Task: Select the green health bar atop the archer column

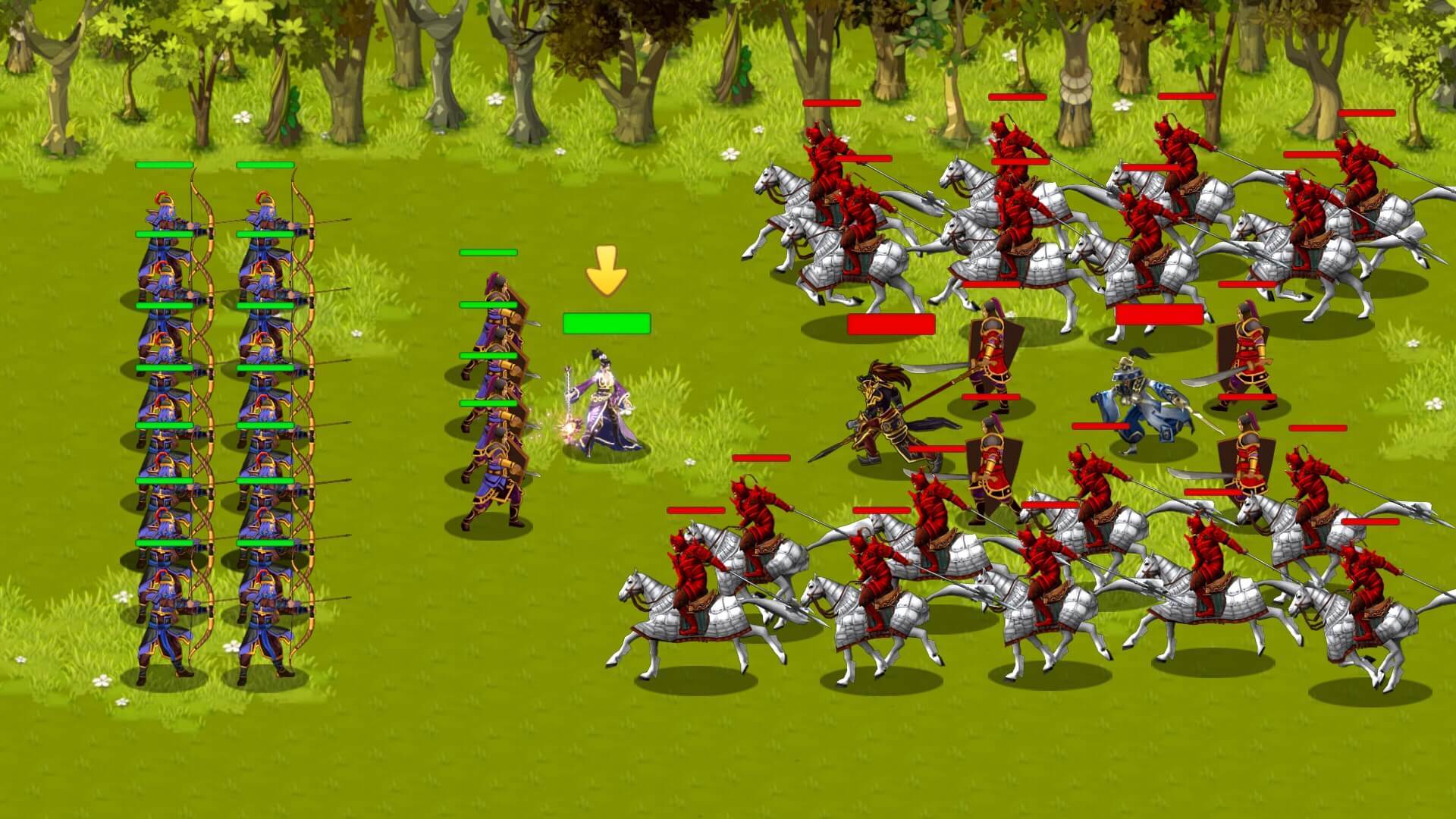Action: [x=164, y=165]
